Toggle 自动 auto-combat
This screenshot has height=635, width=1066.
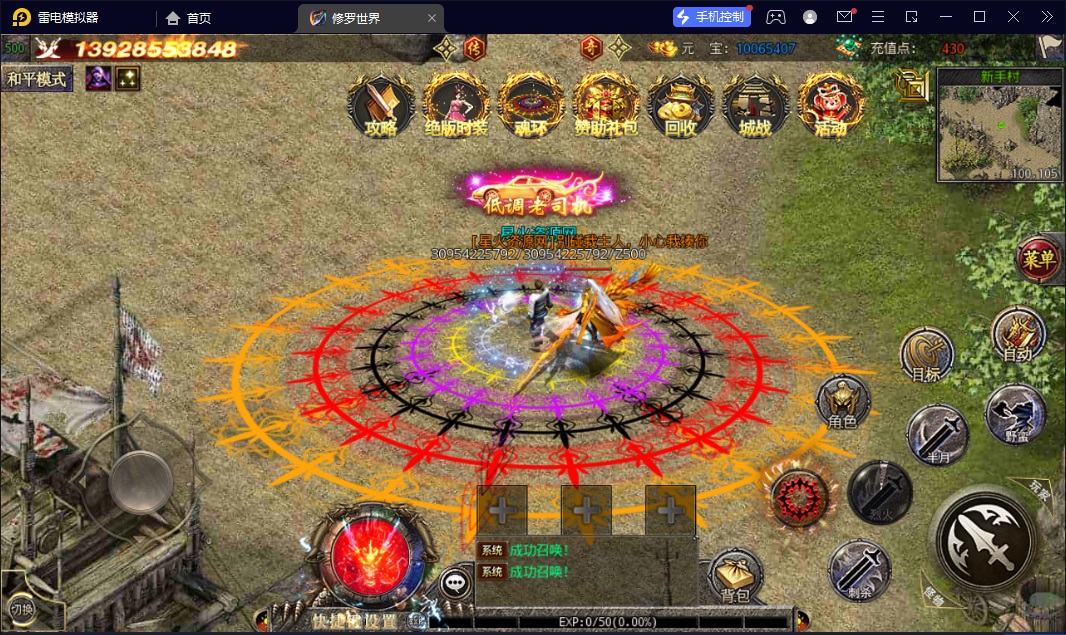click(x=1018, y=333)
